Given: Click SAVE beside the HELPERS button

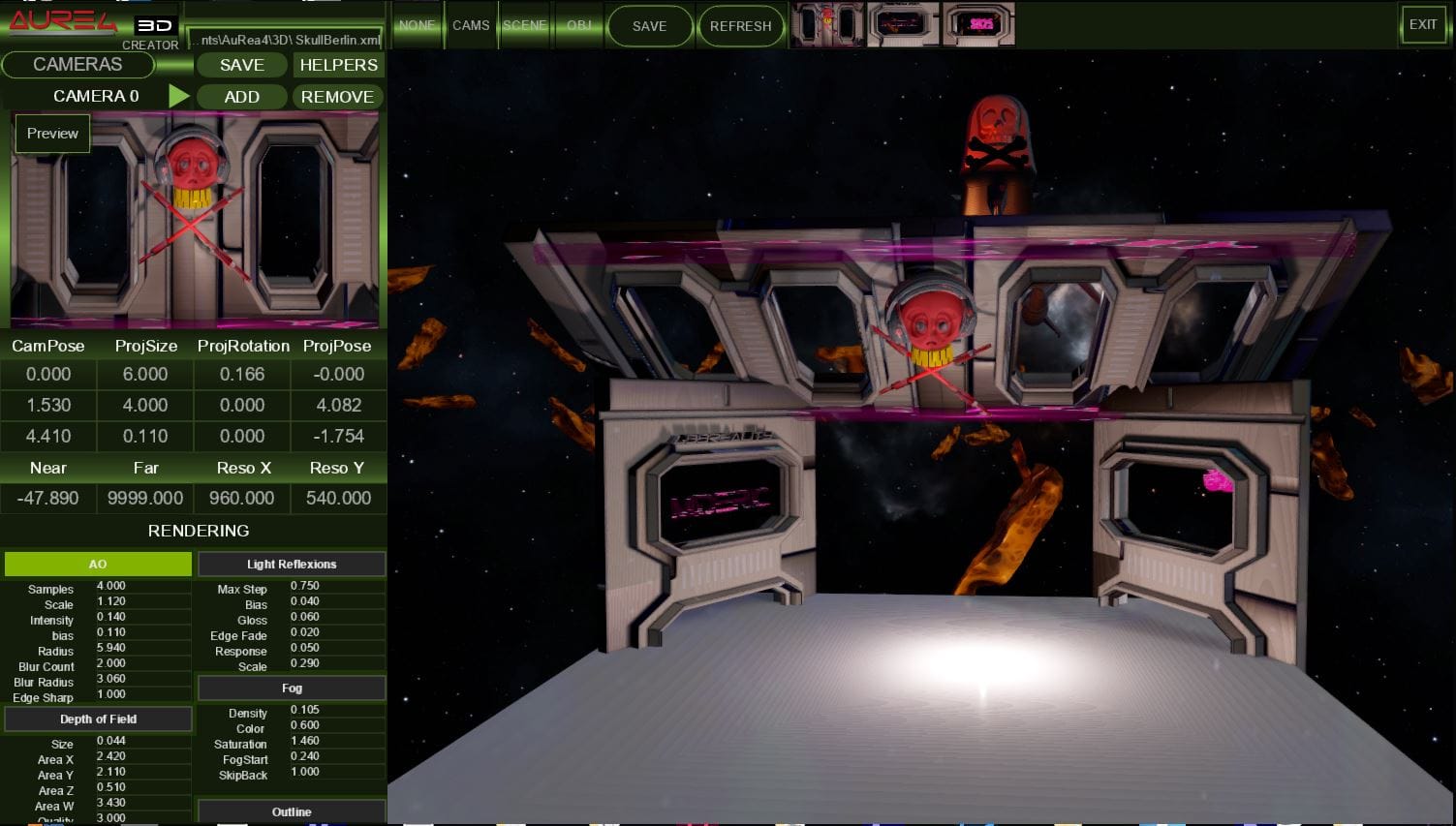Looking at the screenshot, I should coord(242,65).
